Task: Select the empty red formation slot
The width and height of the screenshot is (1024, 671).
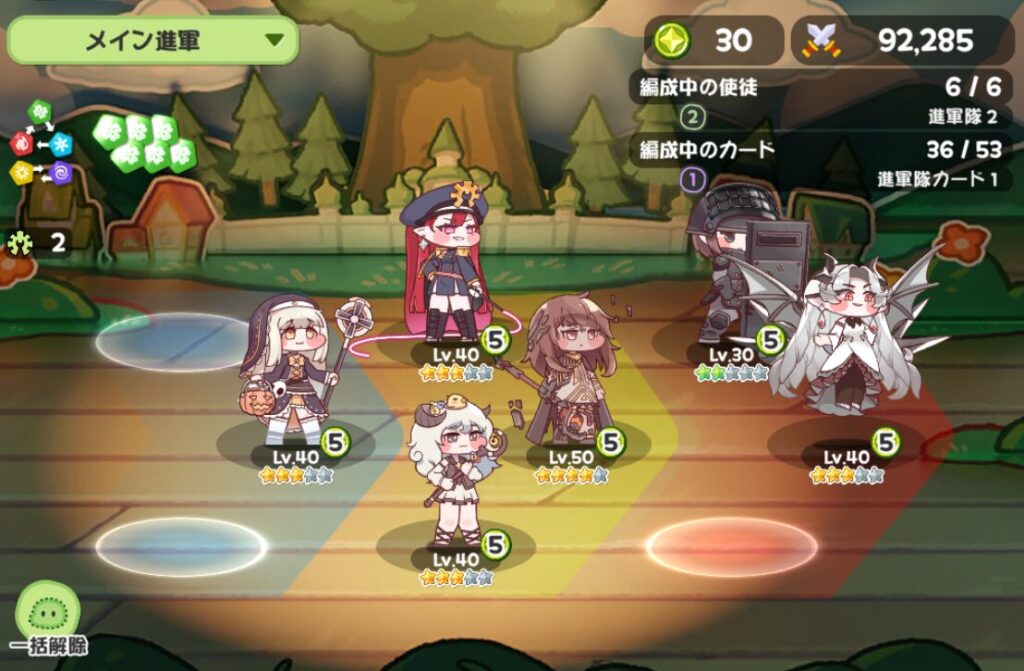Action: click(731, 546)
